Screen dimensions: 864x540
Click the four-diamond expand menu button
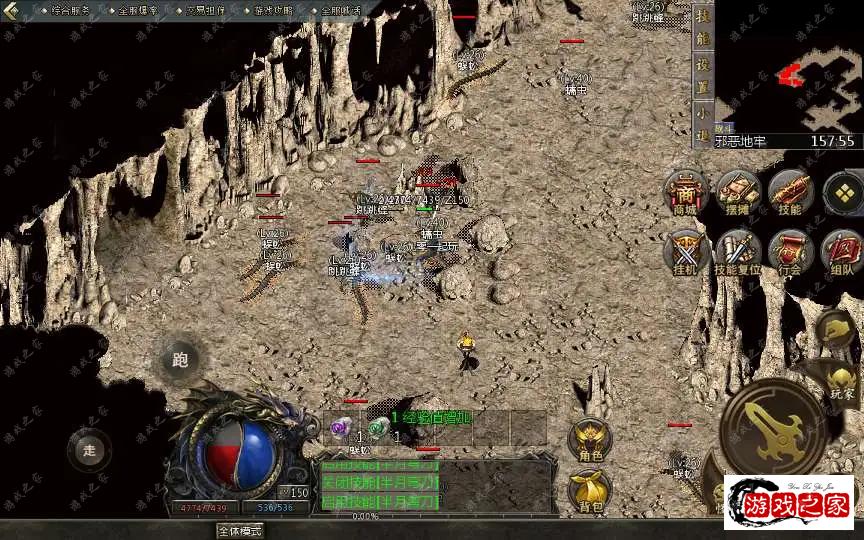pyautogui.click(x=844, y=192)
